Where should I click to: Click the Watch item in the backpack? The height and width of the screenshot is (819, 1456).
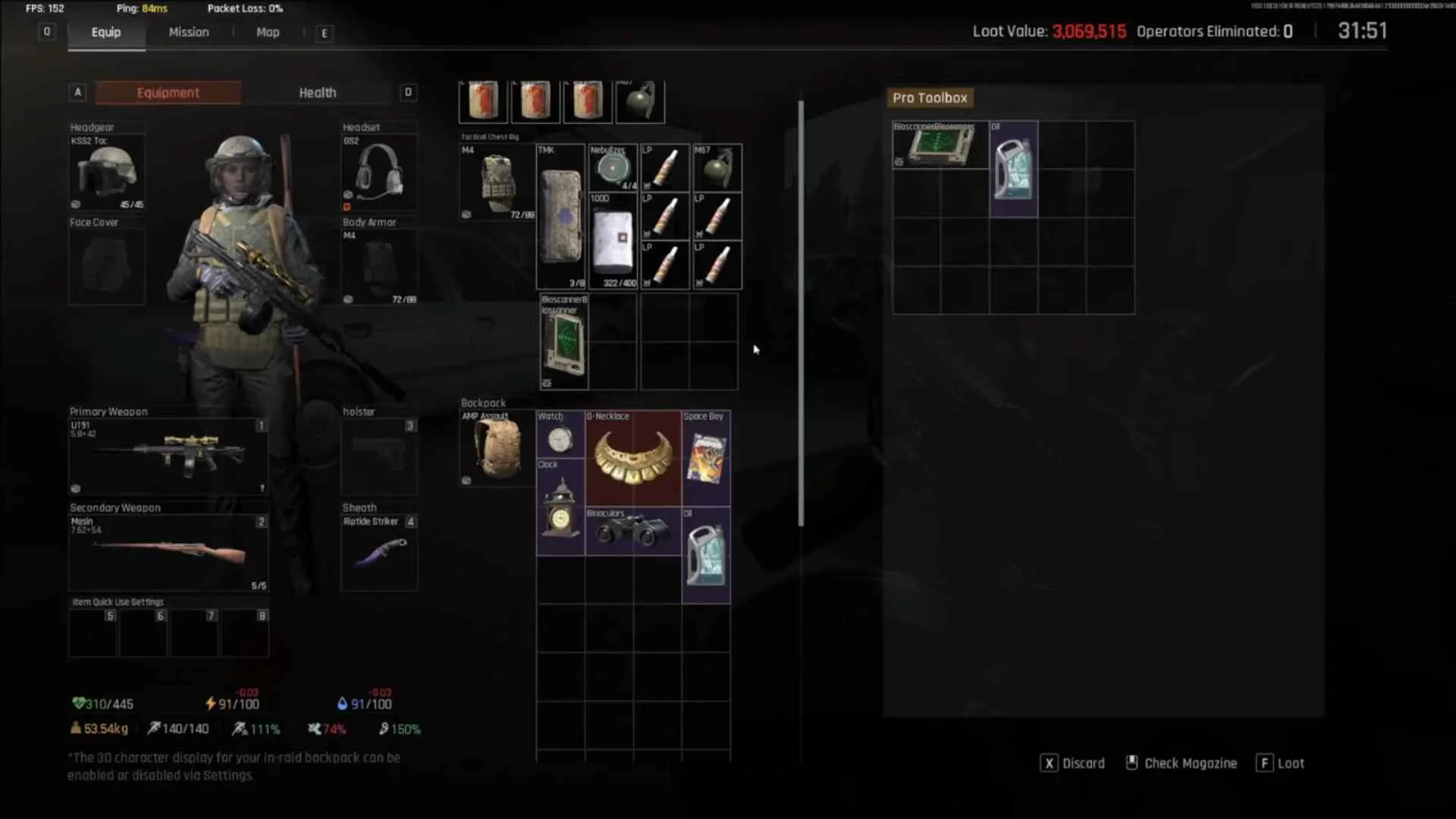(x=560, y=438)
